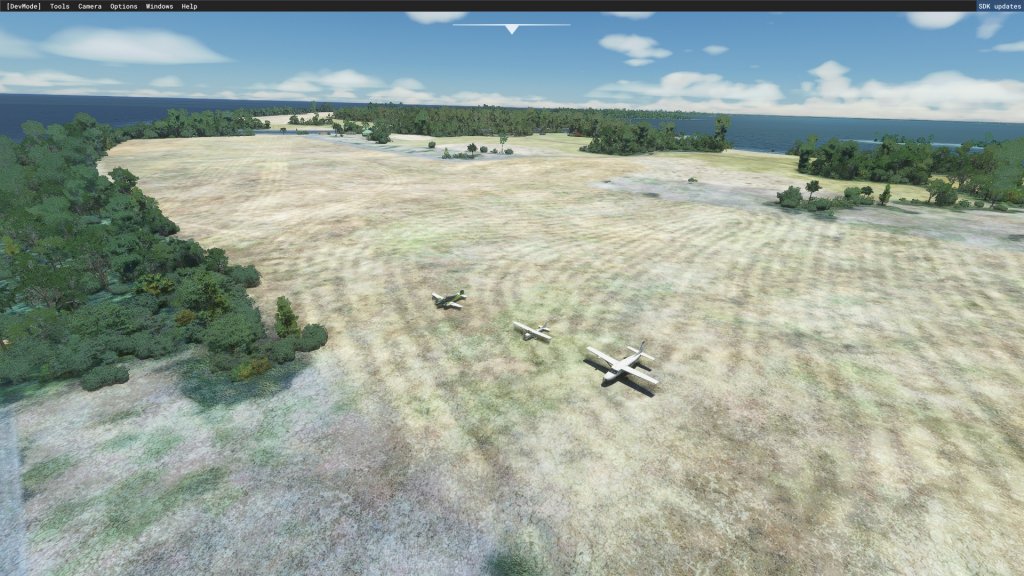Show the Options menu
1024x576 pixels.
[x=124, y=6]
